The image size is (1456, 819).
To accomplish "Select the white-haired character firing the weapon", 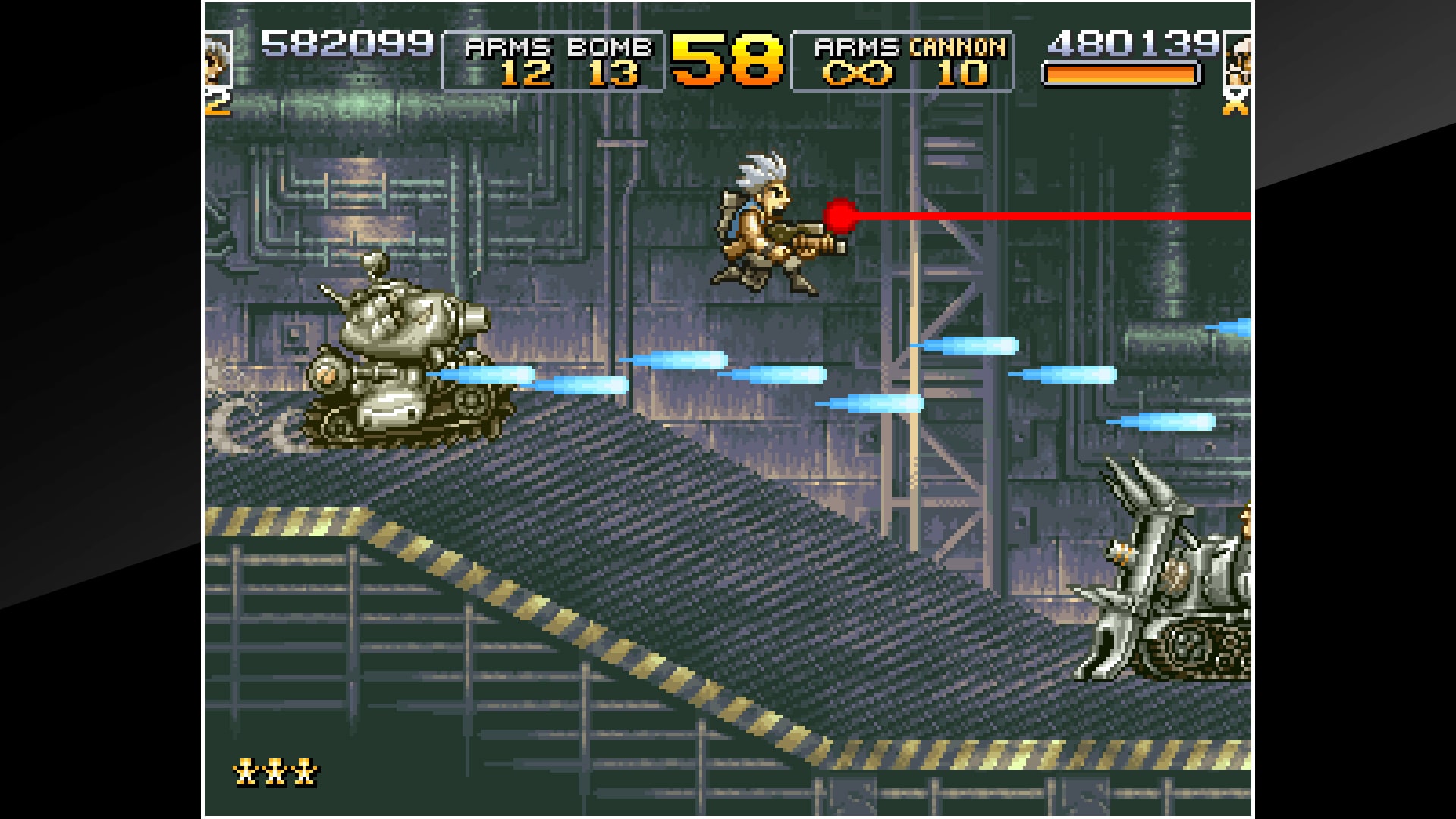I will (766, 220).
